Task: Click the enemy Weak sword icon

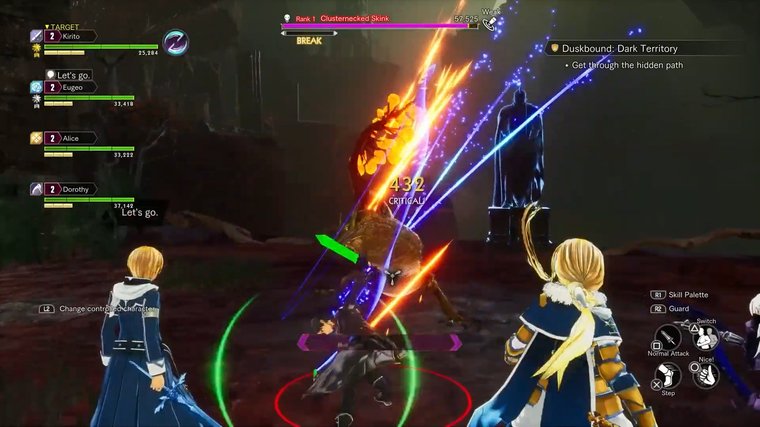Action: point(489,23)
